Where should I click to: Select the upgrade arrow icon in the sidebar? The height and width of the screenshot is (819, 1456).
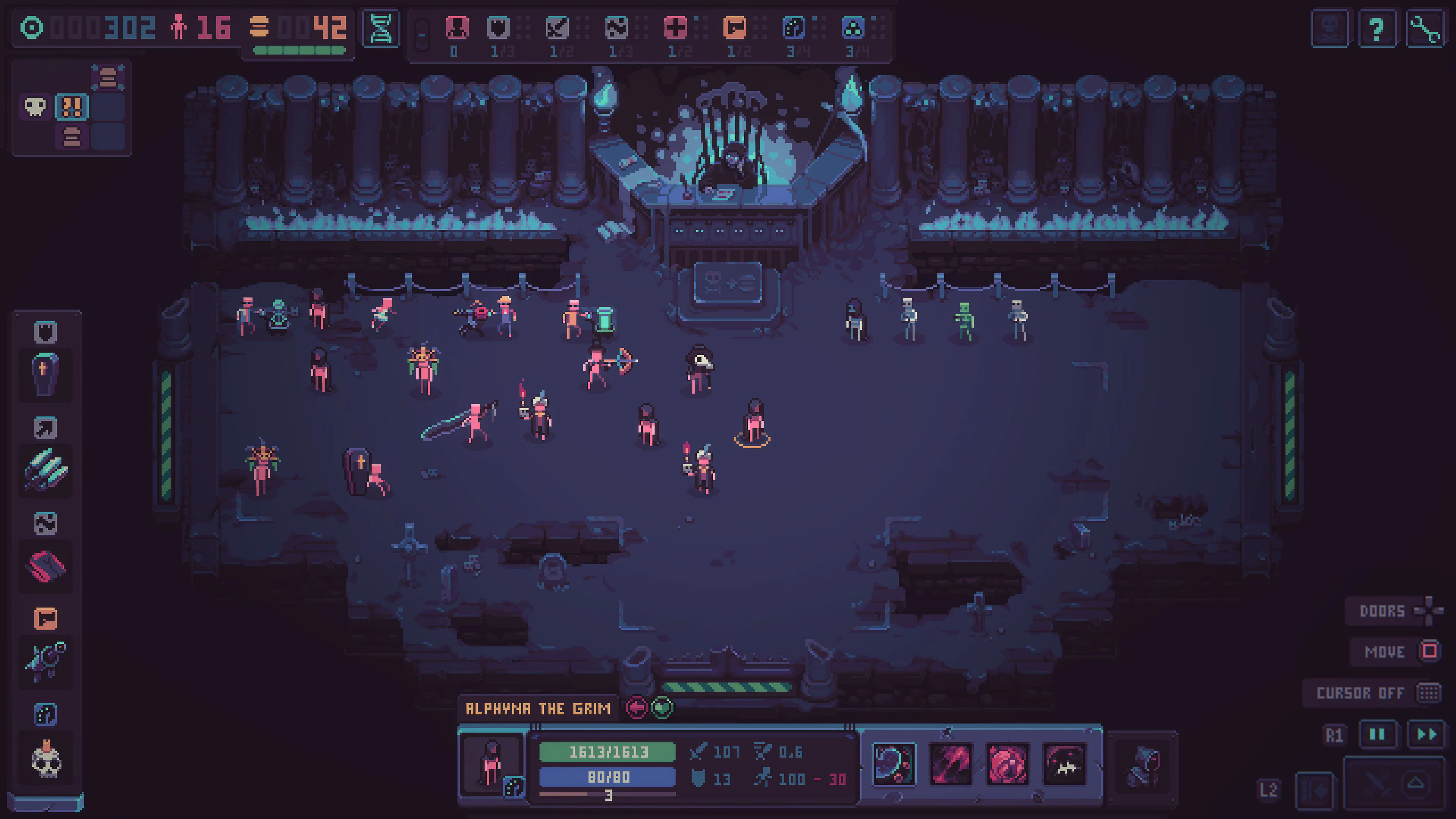(x=45, y=428)
